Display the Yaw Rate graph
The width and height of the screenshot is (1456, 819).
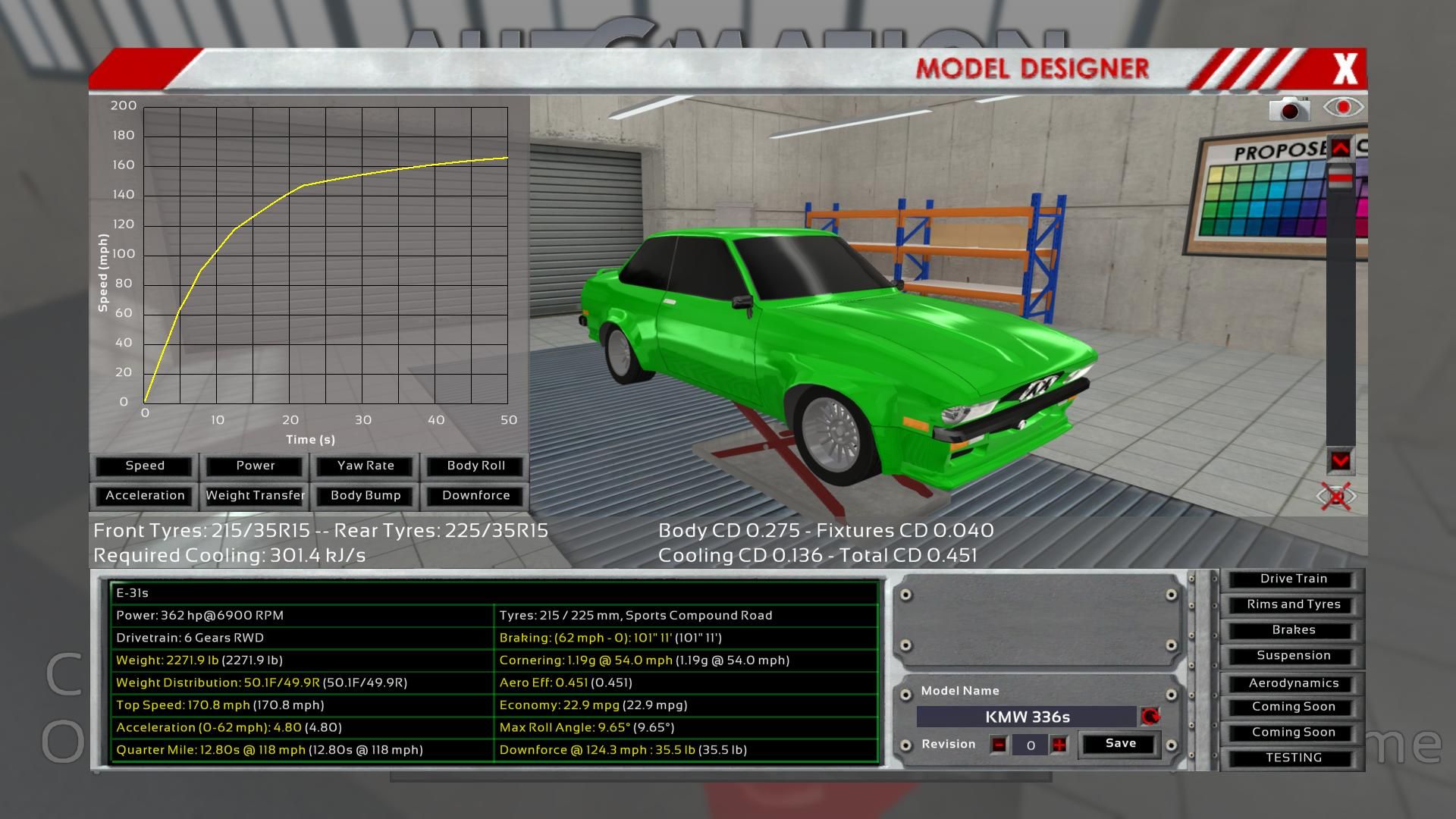click(366, 466)
